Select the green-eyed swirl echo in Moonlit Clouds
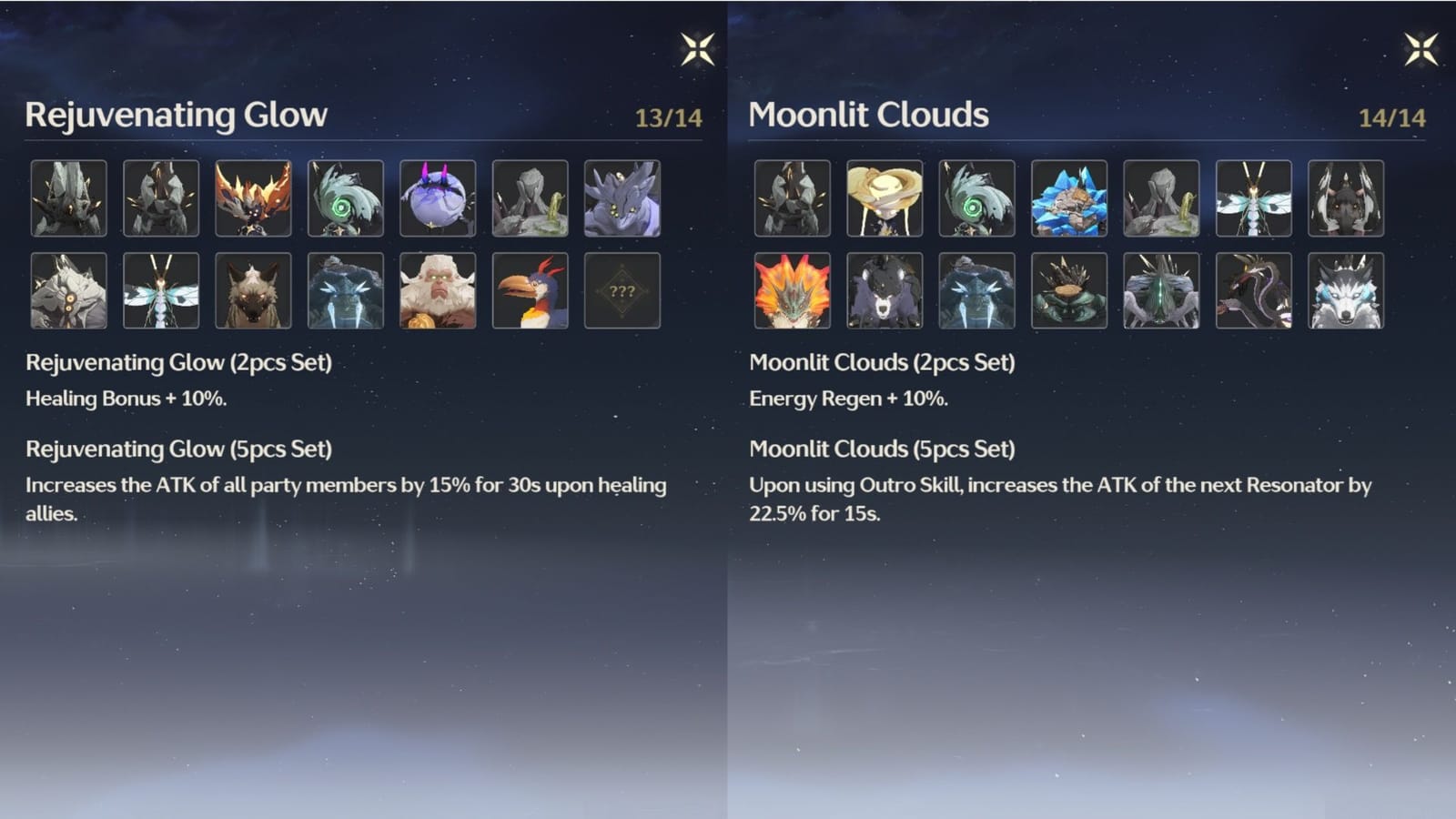The image size is (1456, 819). coord(977,197)
